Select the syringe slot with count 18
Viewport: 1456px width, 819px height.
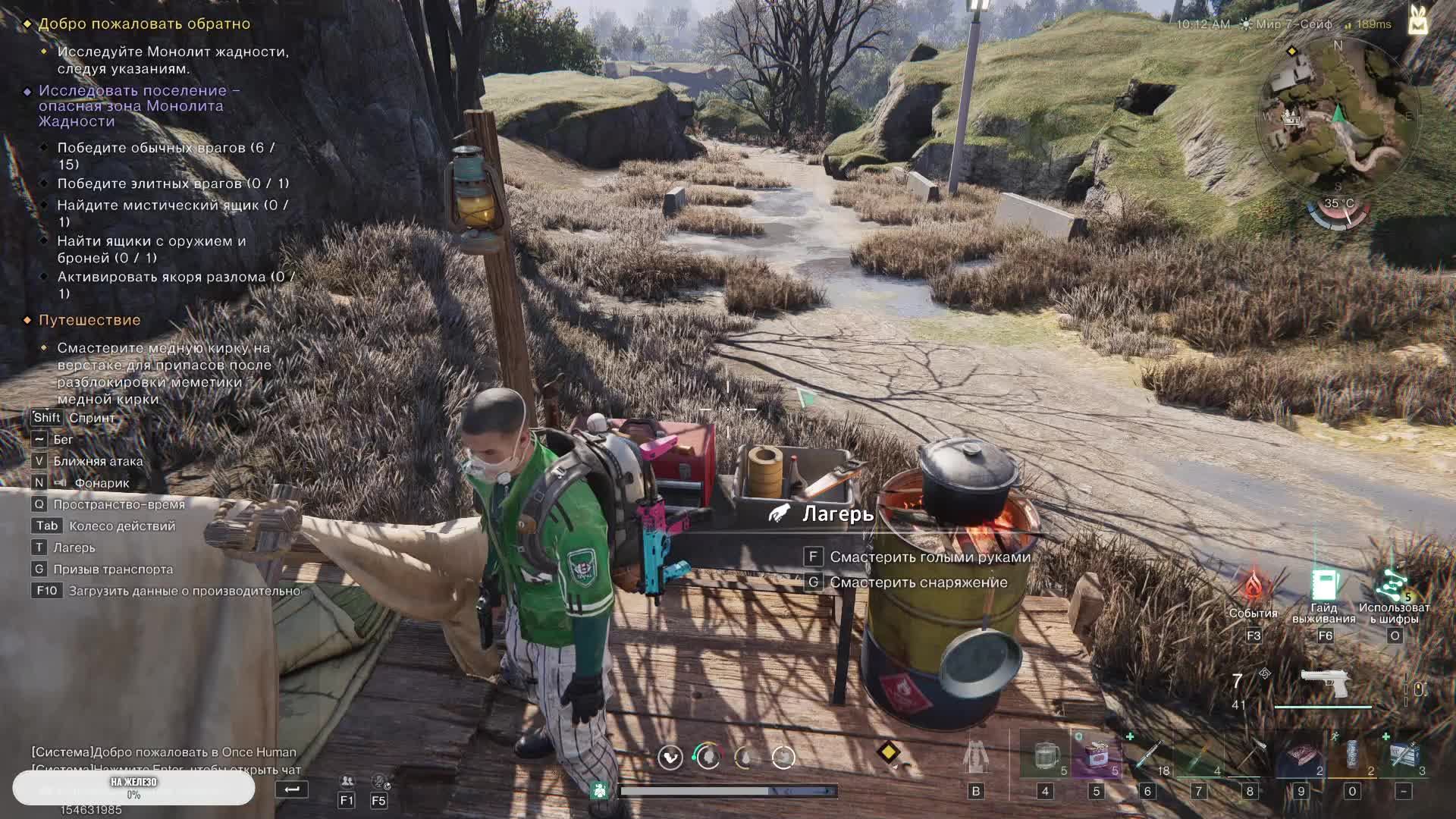pyautogui.click(x=1147, y=755)
